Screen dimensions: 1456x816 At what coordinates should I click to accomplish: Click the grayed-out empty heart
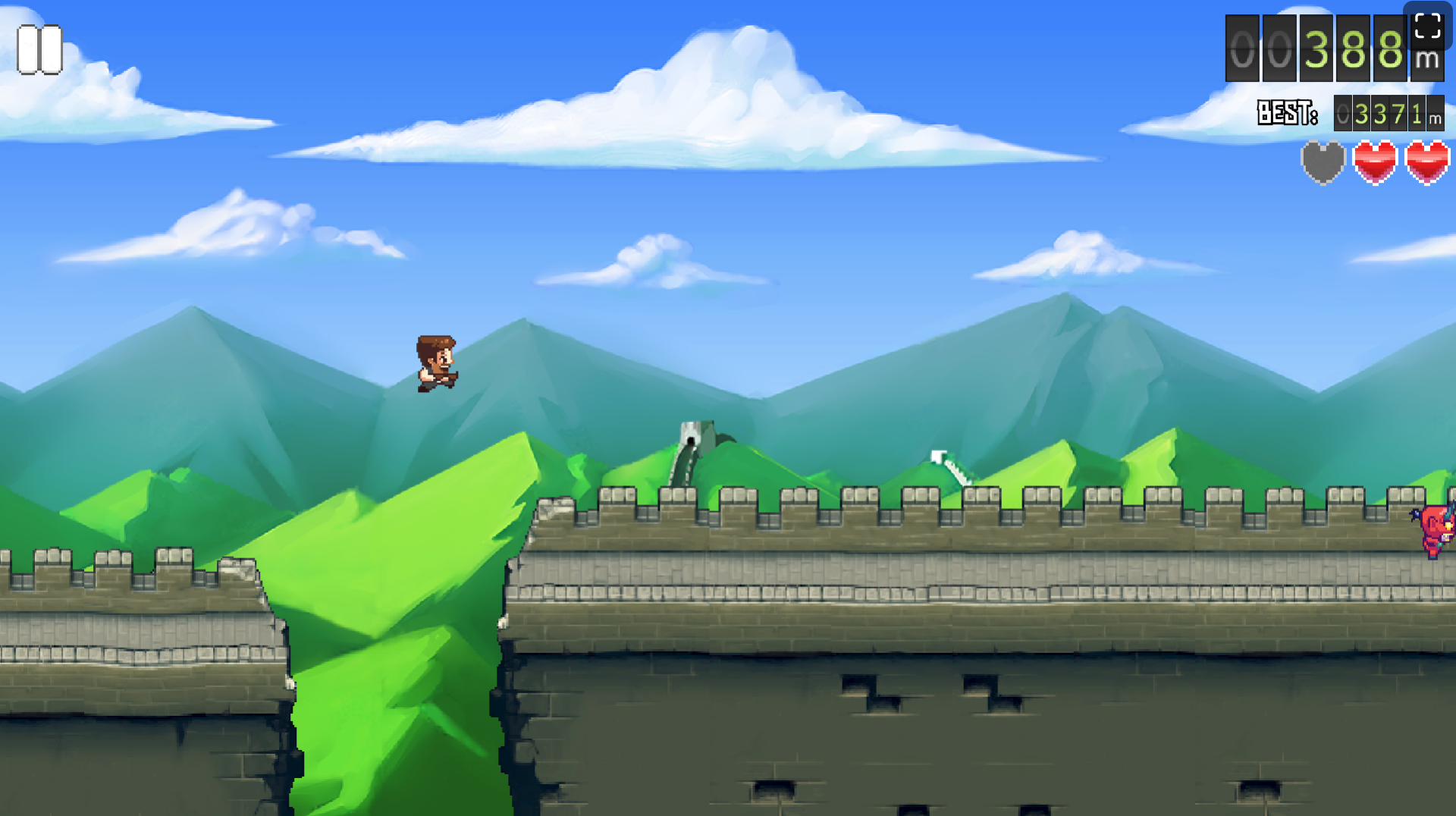coord(1323,164)
